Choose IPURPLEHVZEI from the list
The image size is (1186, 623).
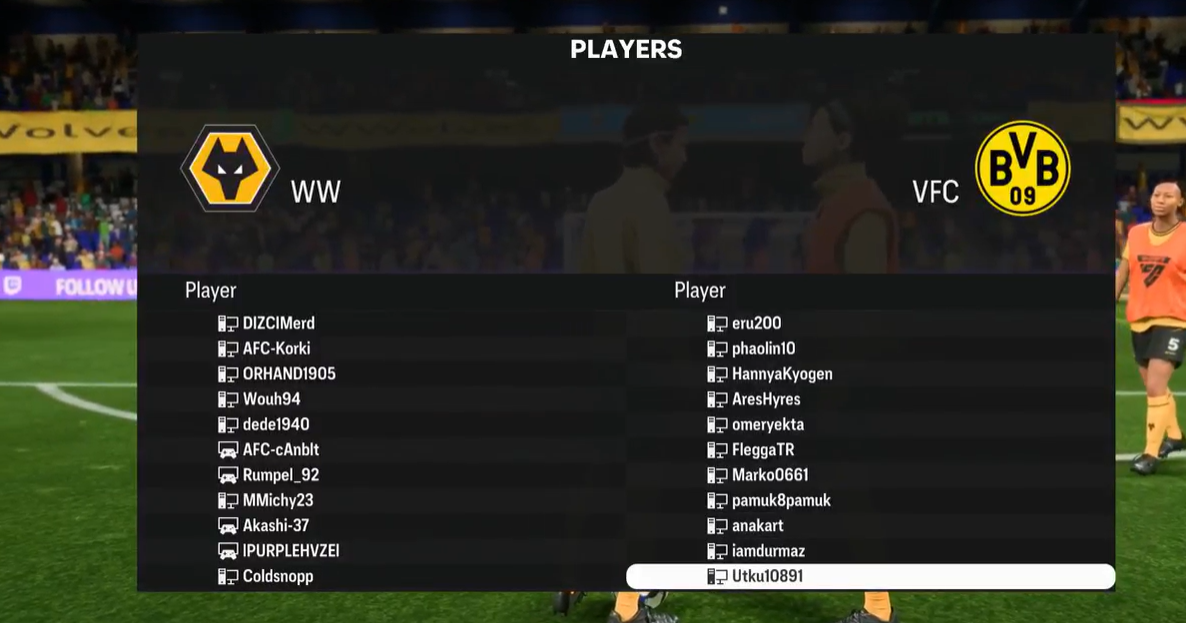click(291, 551)
